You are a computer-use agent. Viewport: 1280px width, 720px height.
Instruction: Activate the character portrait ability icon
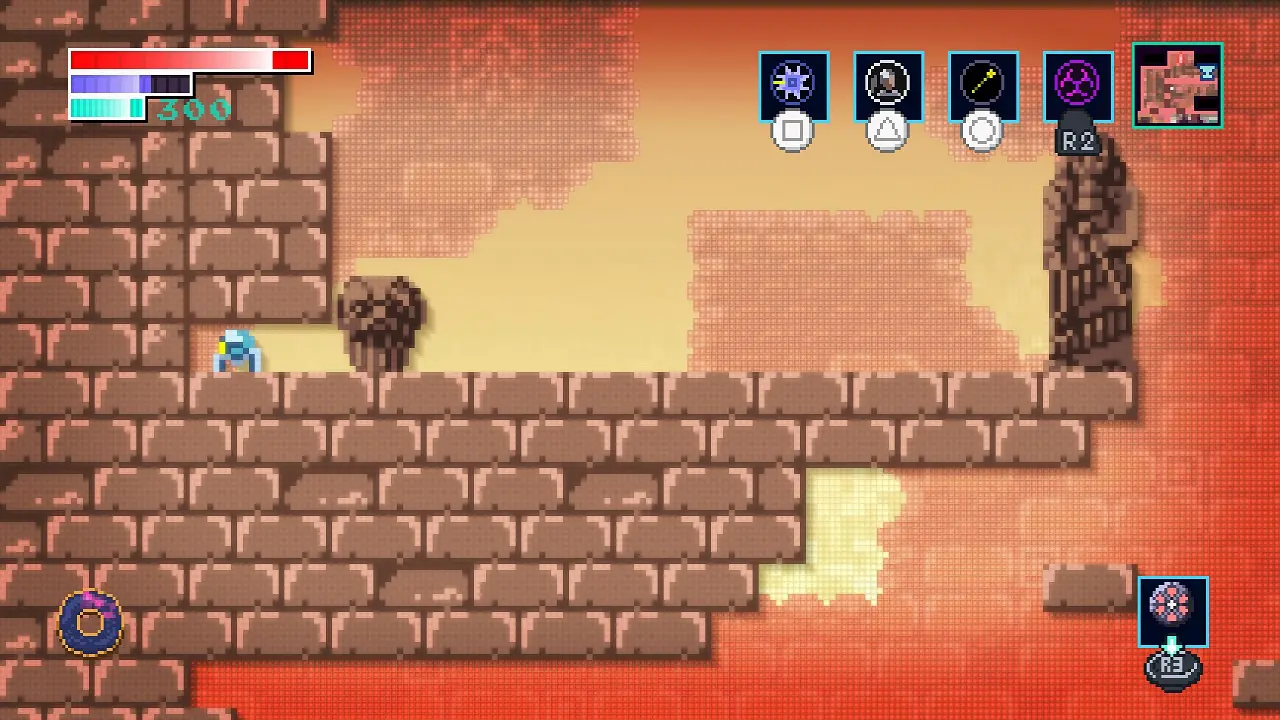point(888,86)
